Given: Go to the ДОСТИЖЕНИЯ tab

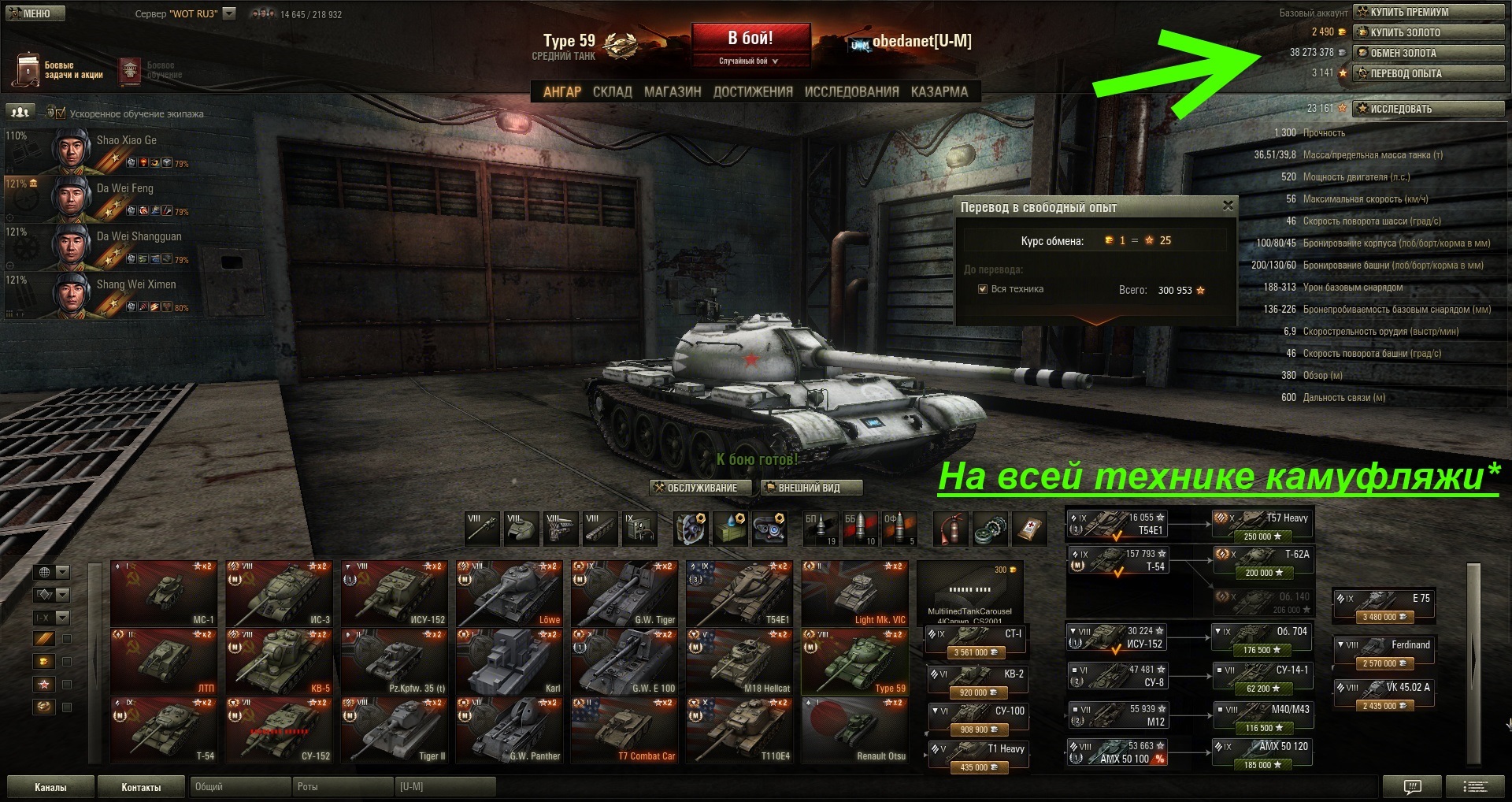Looking at the screenshot, I should pos(753,91).
